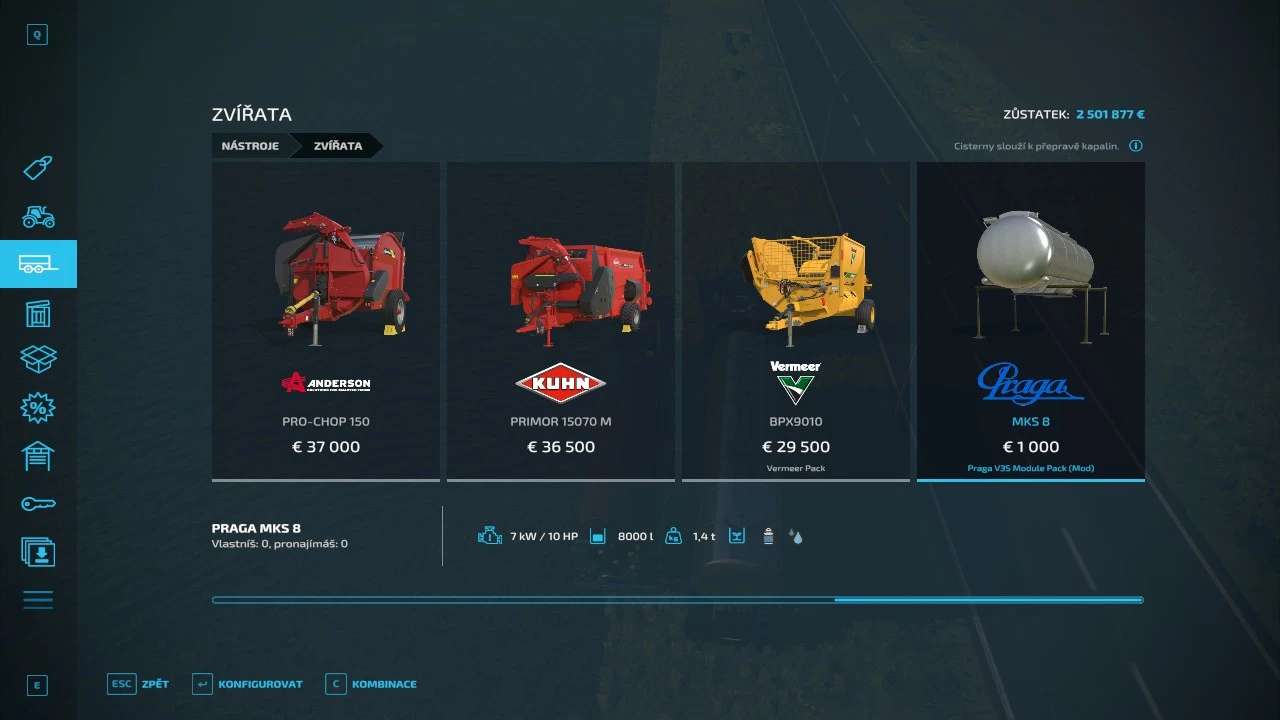Open the tractor vehicles category

[38, 216]
